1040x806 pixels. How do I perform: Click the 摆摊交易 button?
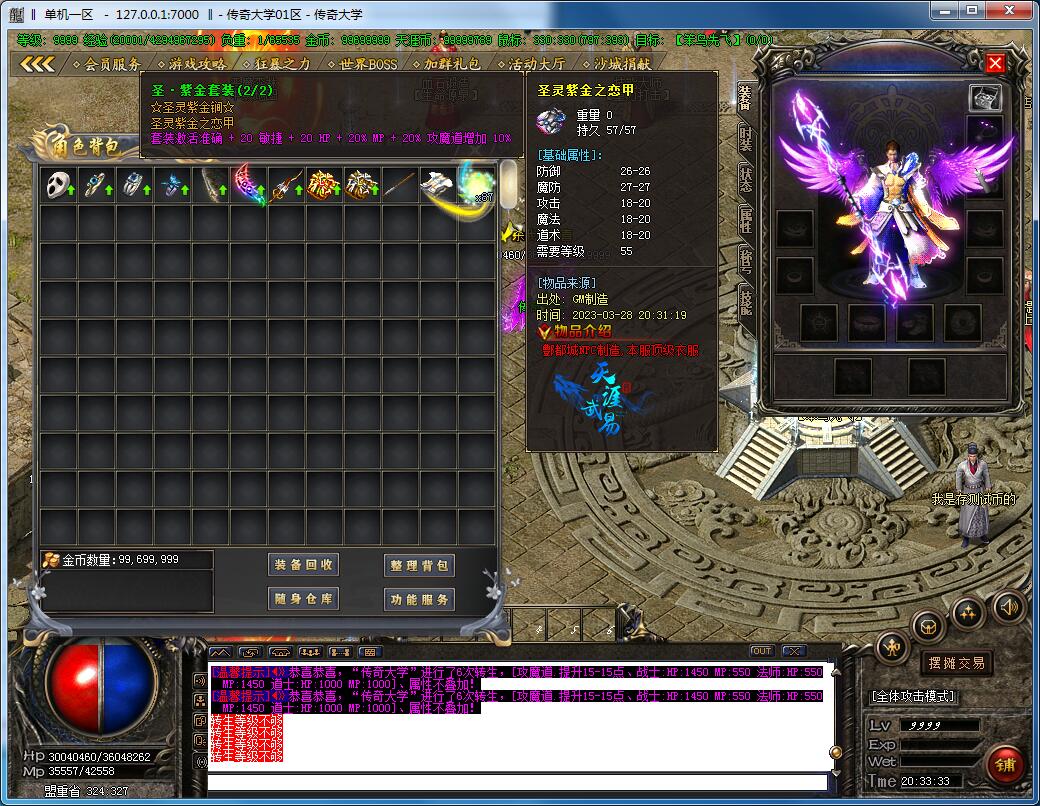956,662
